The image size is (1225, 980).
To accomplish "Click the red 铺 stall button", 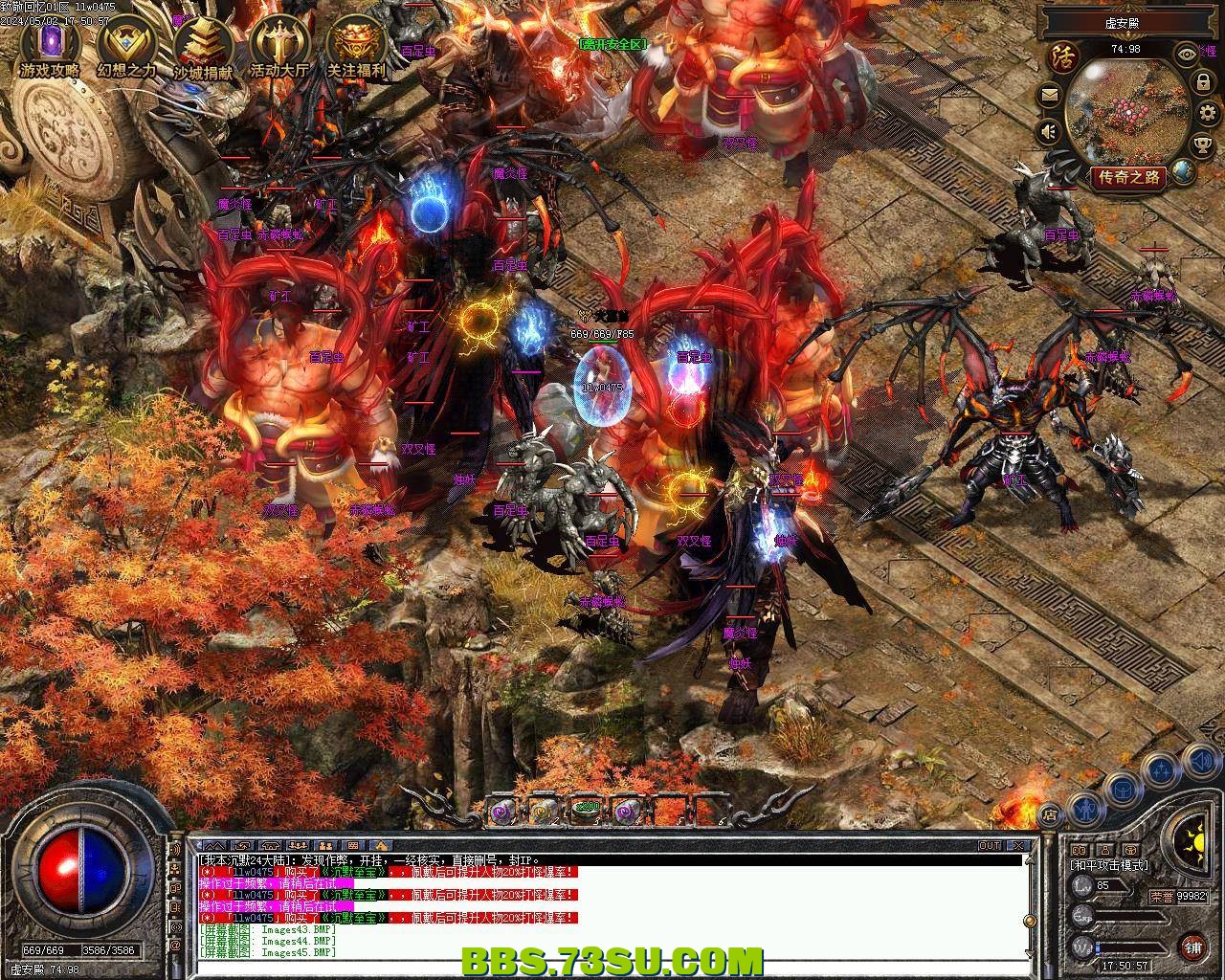I will (1192, 947).
